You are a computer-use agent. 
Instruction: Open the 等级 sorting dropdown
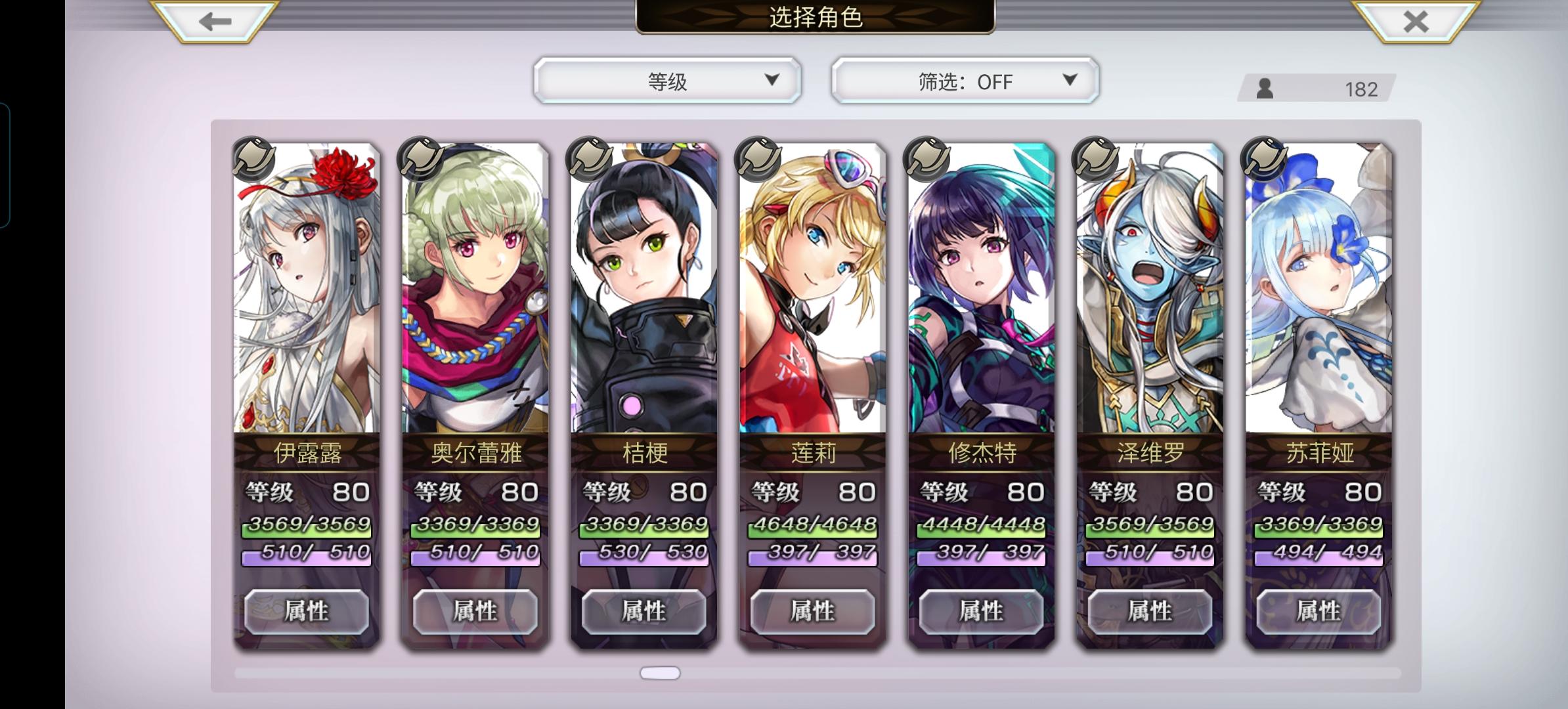[x=665, y=80]
